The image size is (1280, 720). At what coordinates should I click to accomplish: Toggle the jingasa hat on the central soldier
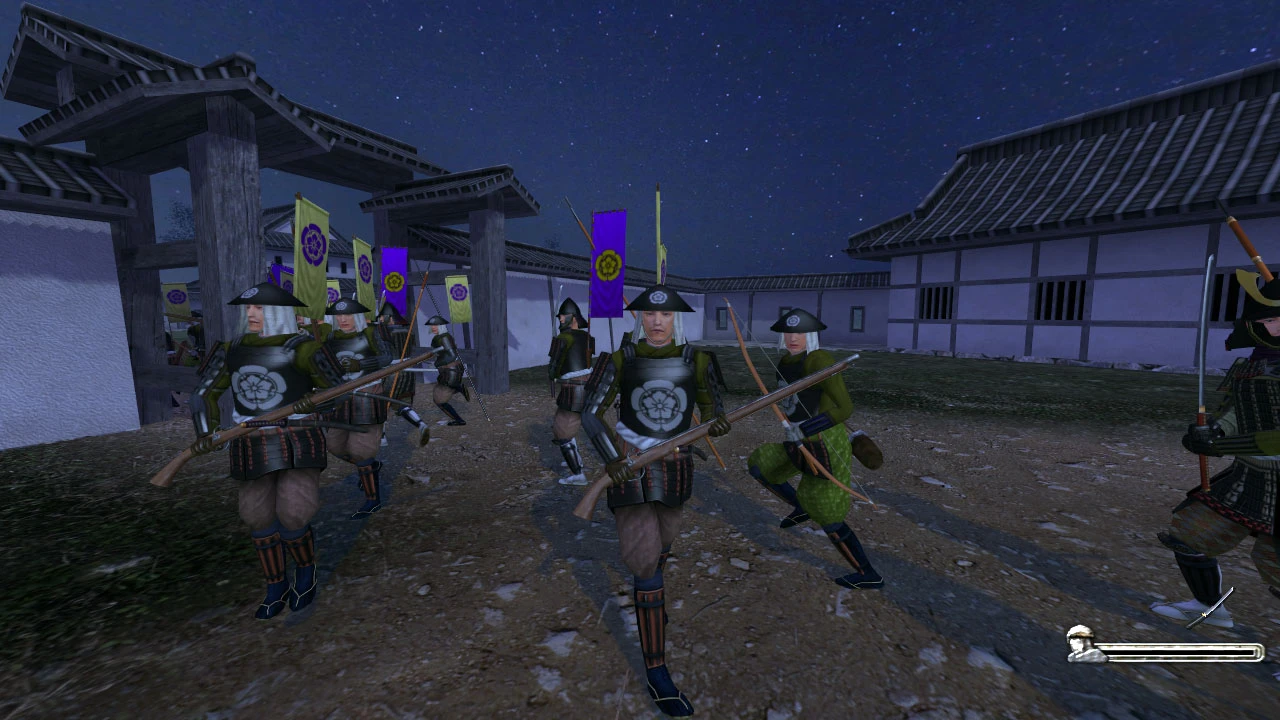point(660,300)
